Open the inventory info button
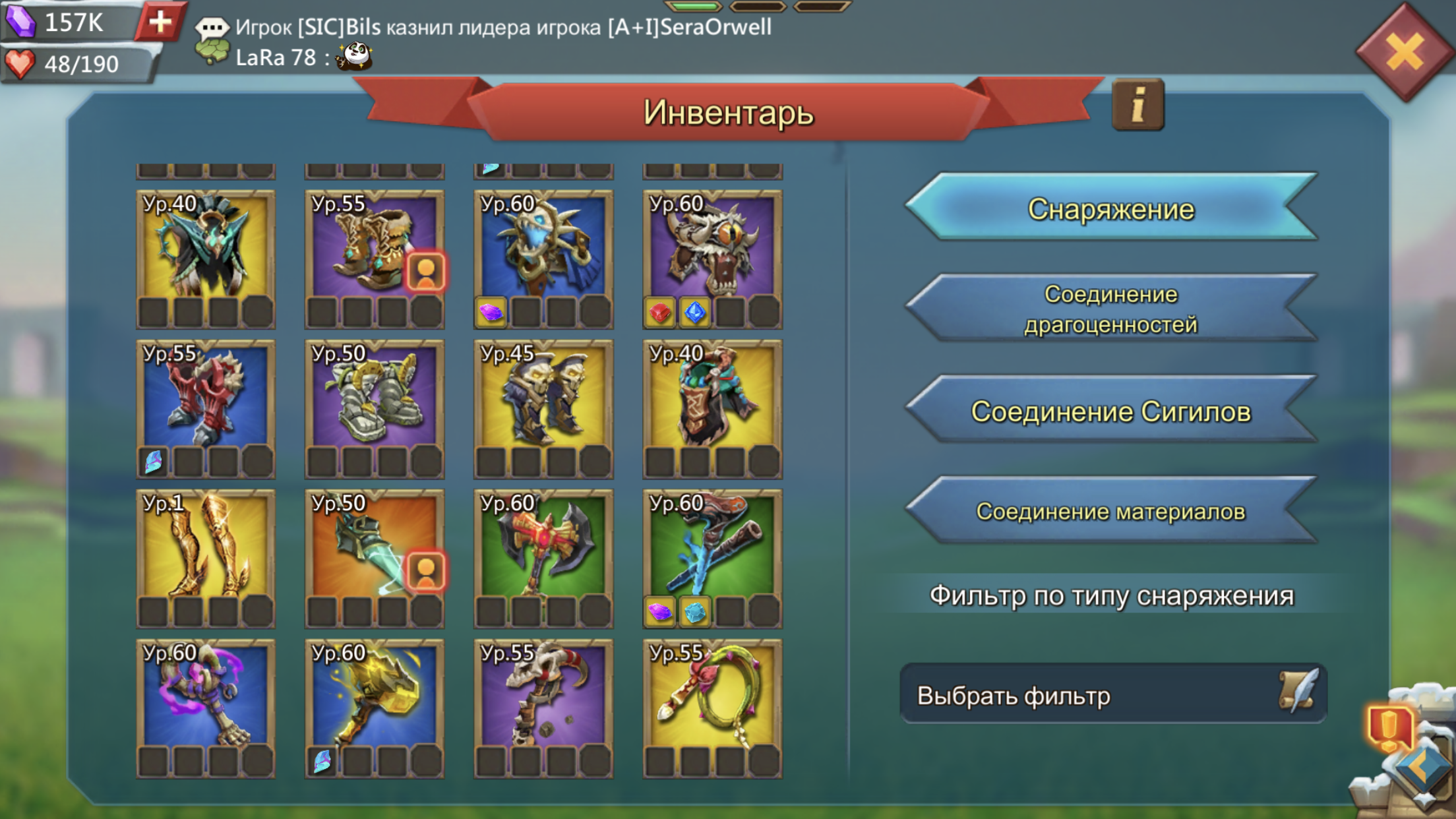1456x819 pixels. pyautogui.click(x=1137, y=105)
